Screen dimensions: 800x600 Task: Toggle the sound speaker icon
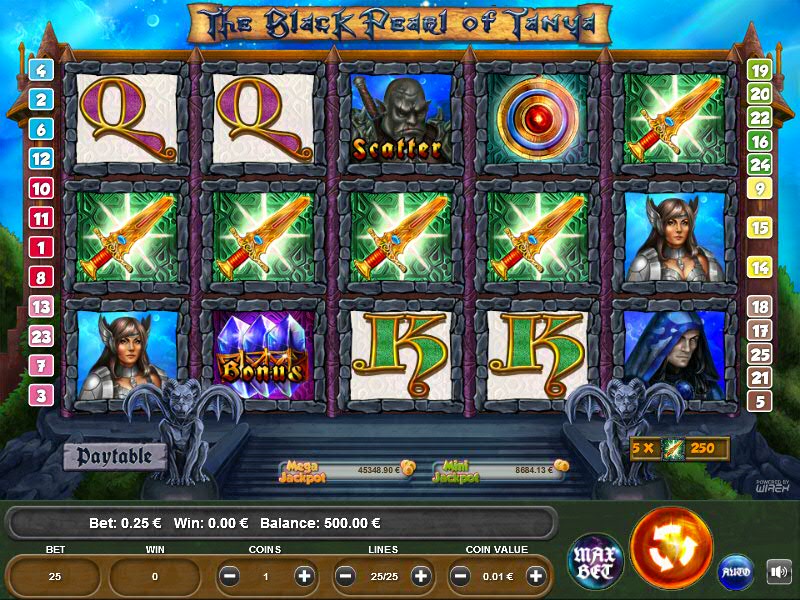[x=778, y=572]
